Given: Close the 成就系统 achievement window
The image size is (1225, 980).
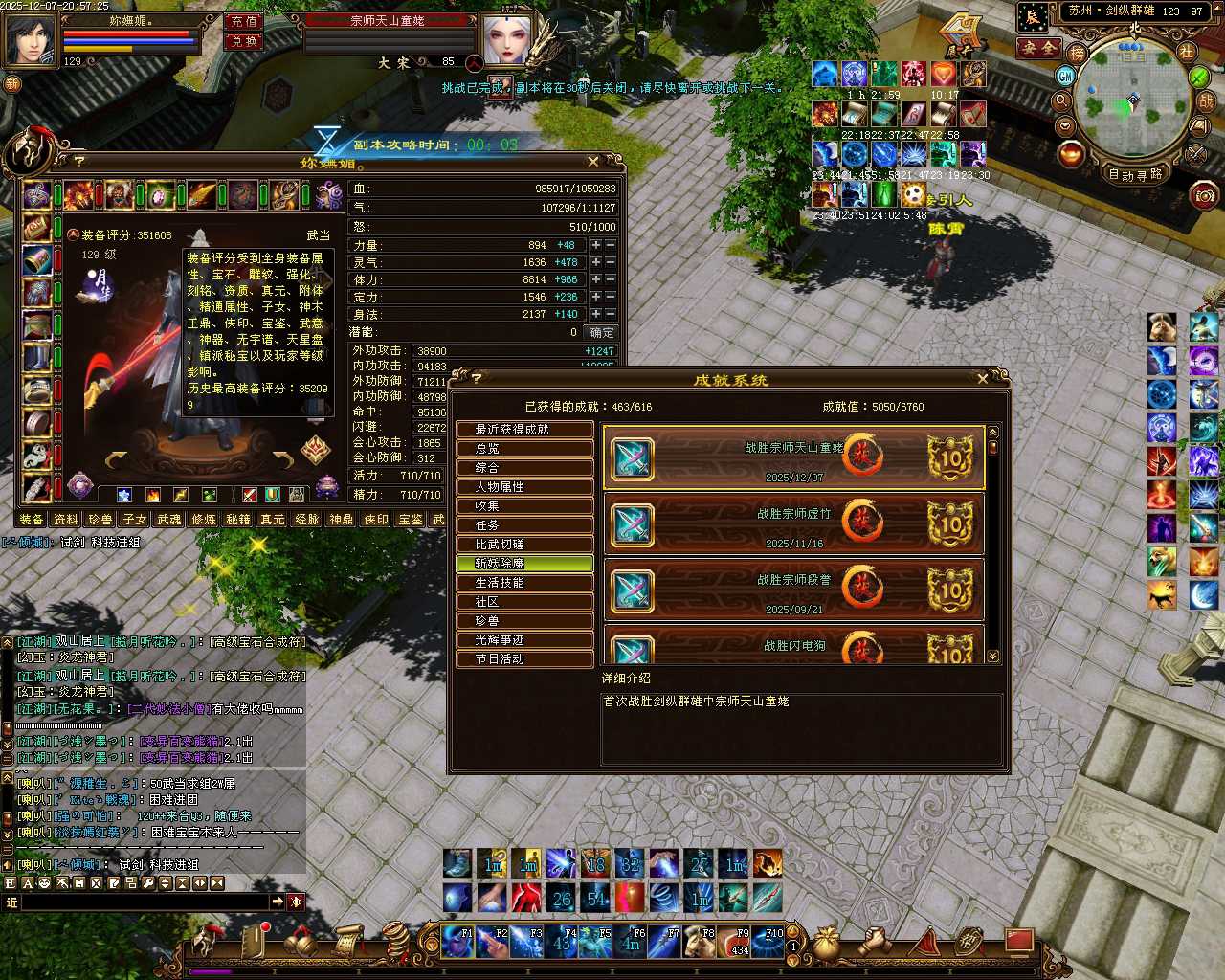Looking at the screenshot, I should [983, 379].
